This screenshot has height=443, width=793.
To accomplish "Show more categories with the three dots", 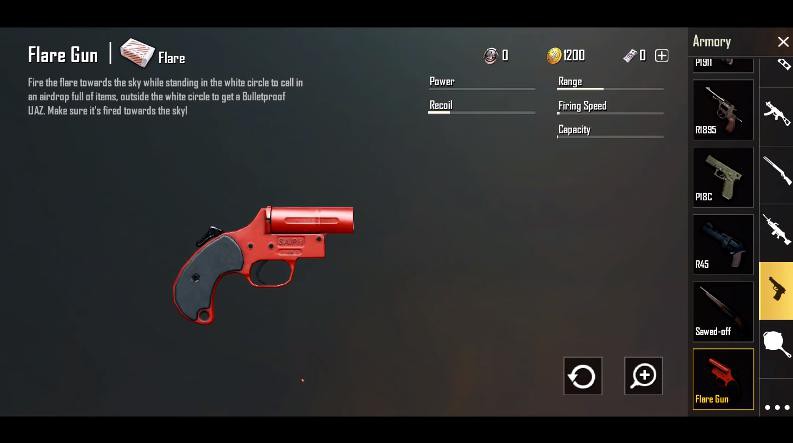I will tap(777, 407).
